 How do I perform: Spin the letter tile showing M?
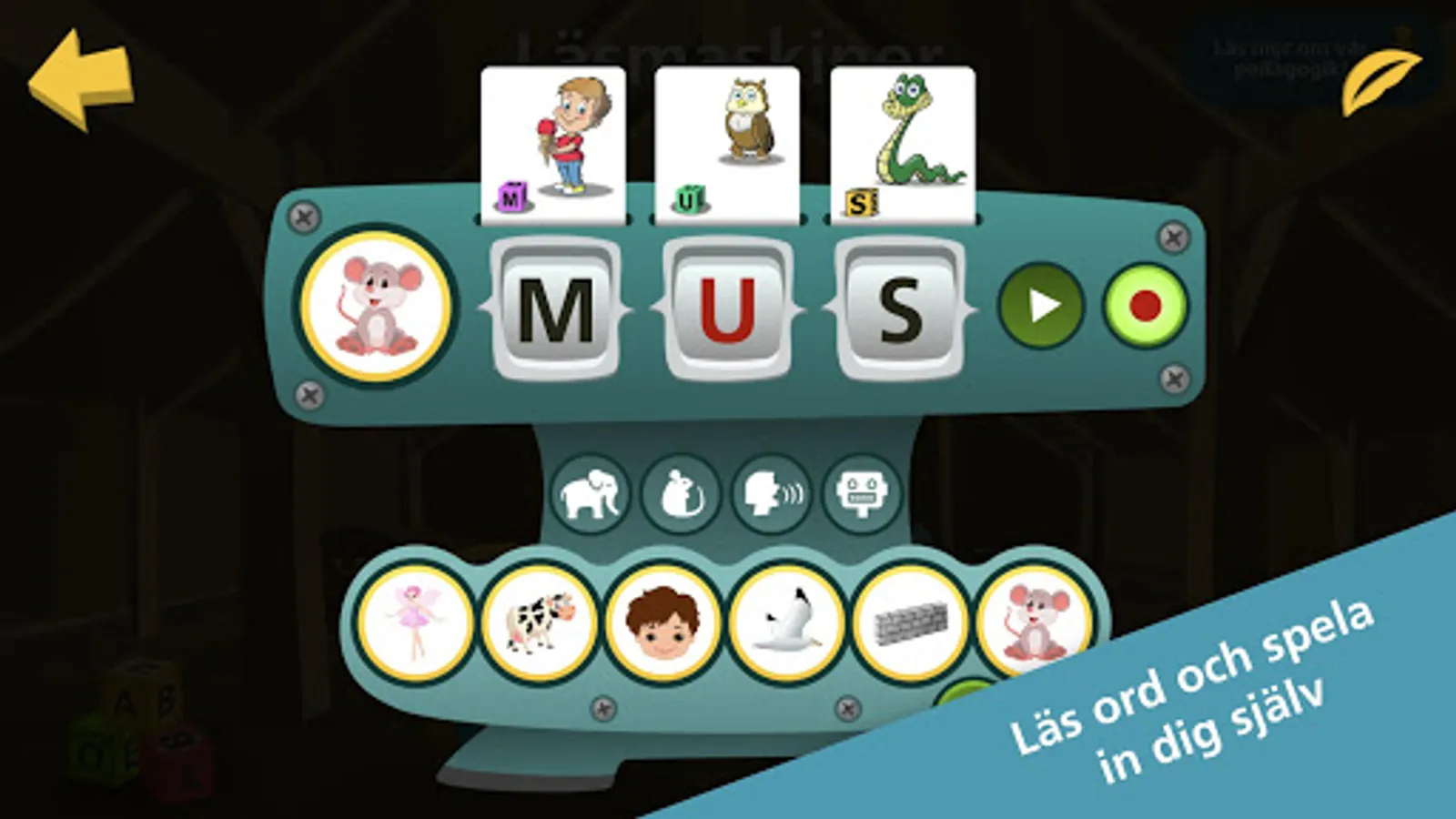(x=555, y=309)
